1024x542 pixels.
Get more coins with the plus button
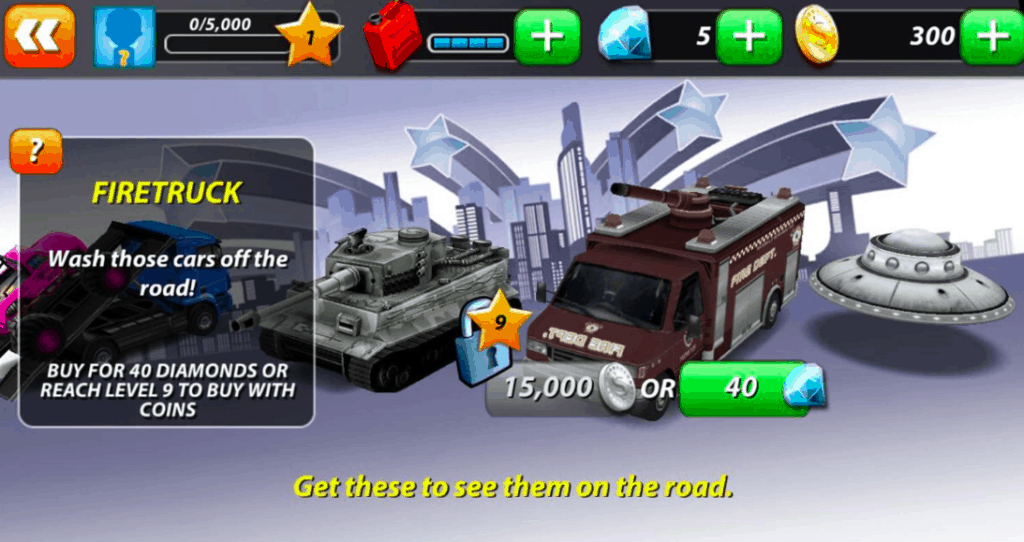991,37
